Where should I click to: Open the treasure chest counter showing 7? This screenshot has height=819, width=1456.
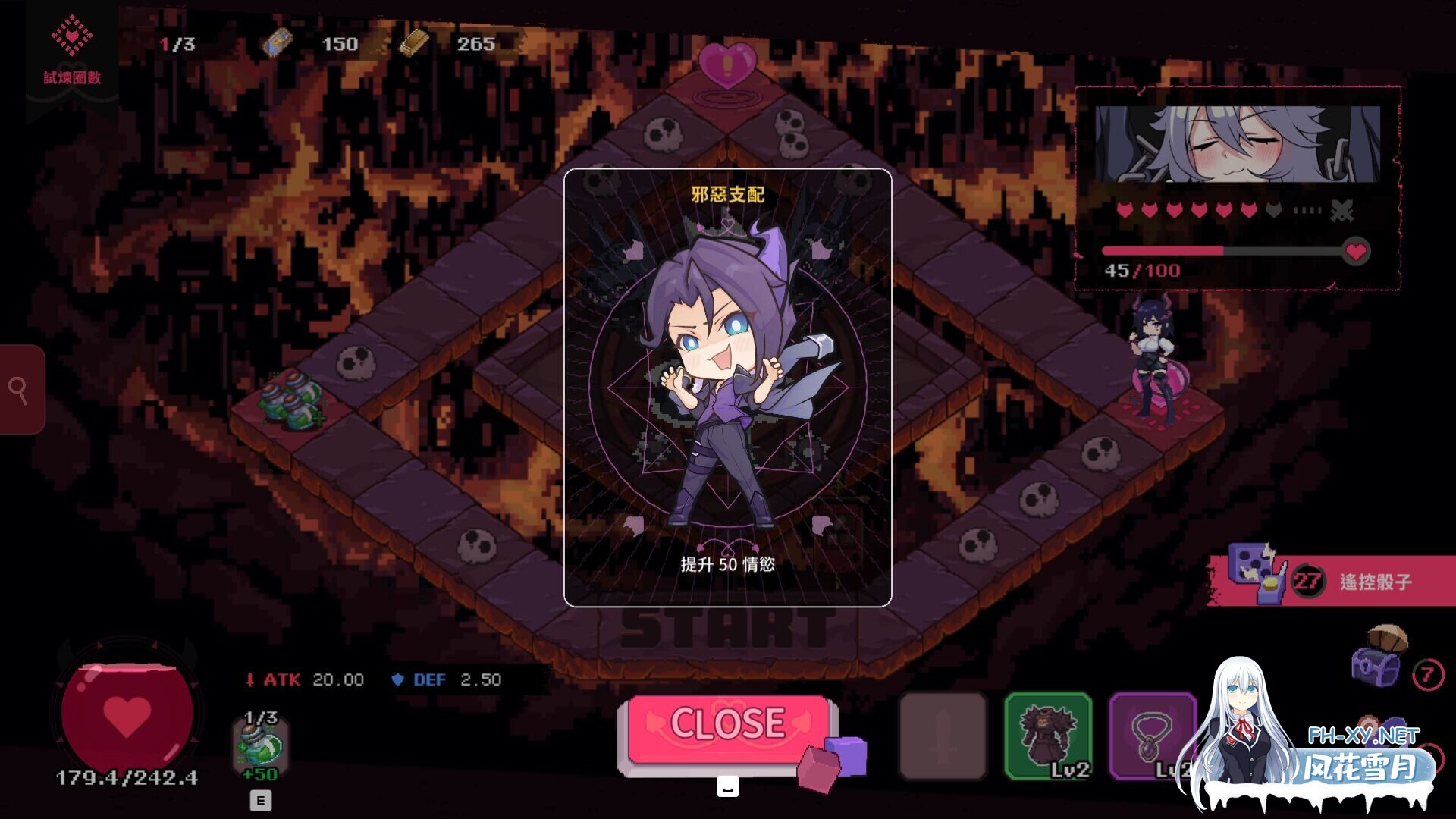1376,667
